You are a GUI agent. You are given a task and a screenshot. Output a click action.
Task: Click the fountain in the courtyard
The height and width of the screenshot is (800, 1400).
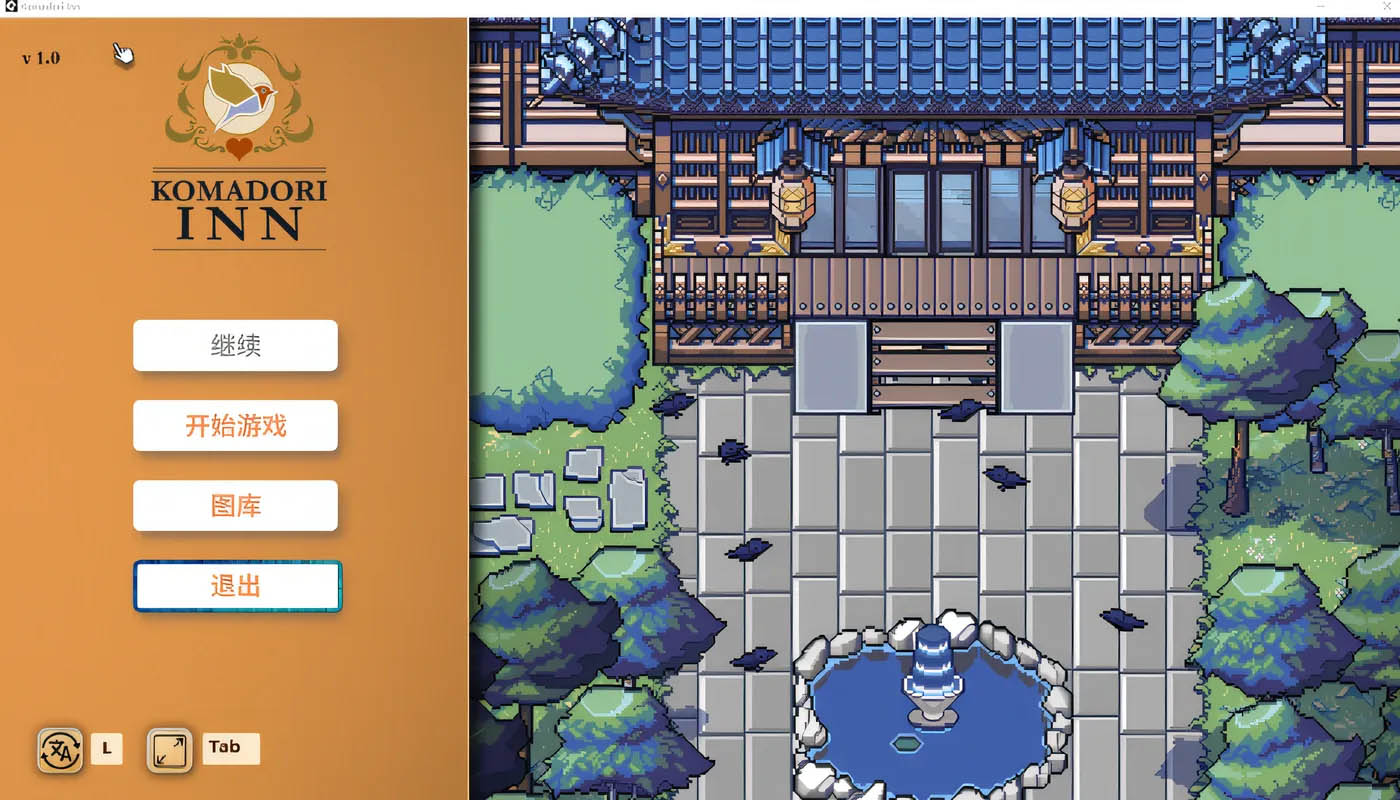tap(930, 690)
